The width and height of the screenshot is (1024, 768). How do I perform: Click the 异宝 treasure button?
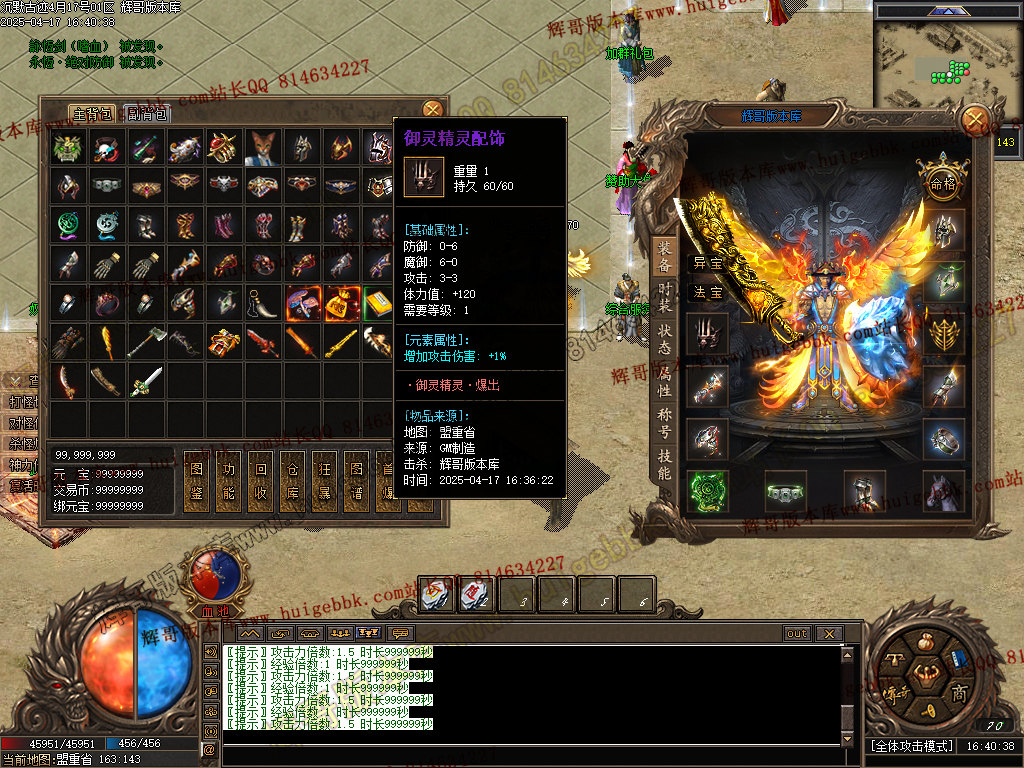point(708,263)
